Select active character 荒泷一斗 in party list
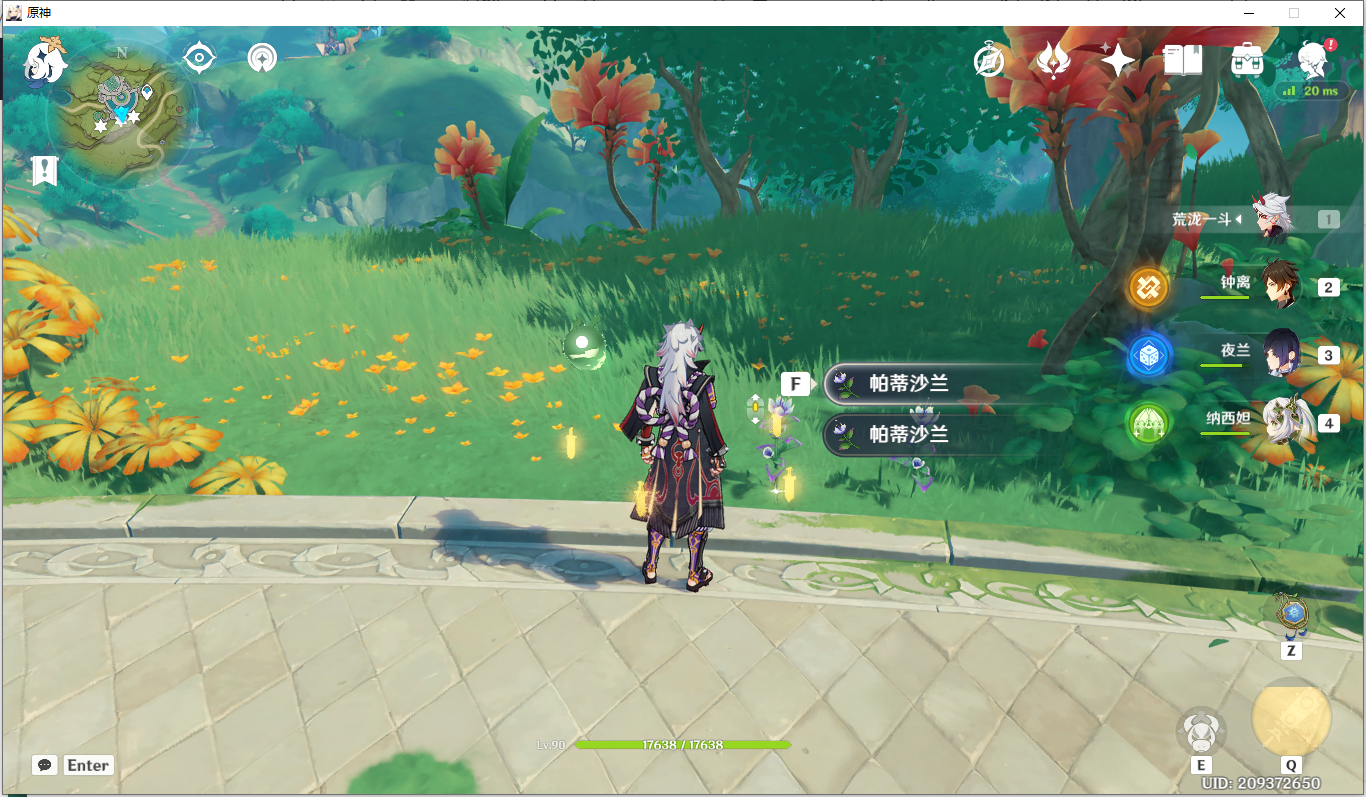 pyautogui.click(x=1274, y=219)
